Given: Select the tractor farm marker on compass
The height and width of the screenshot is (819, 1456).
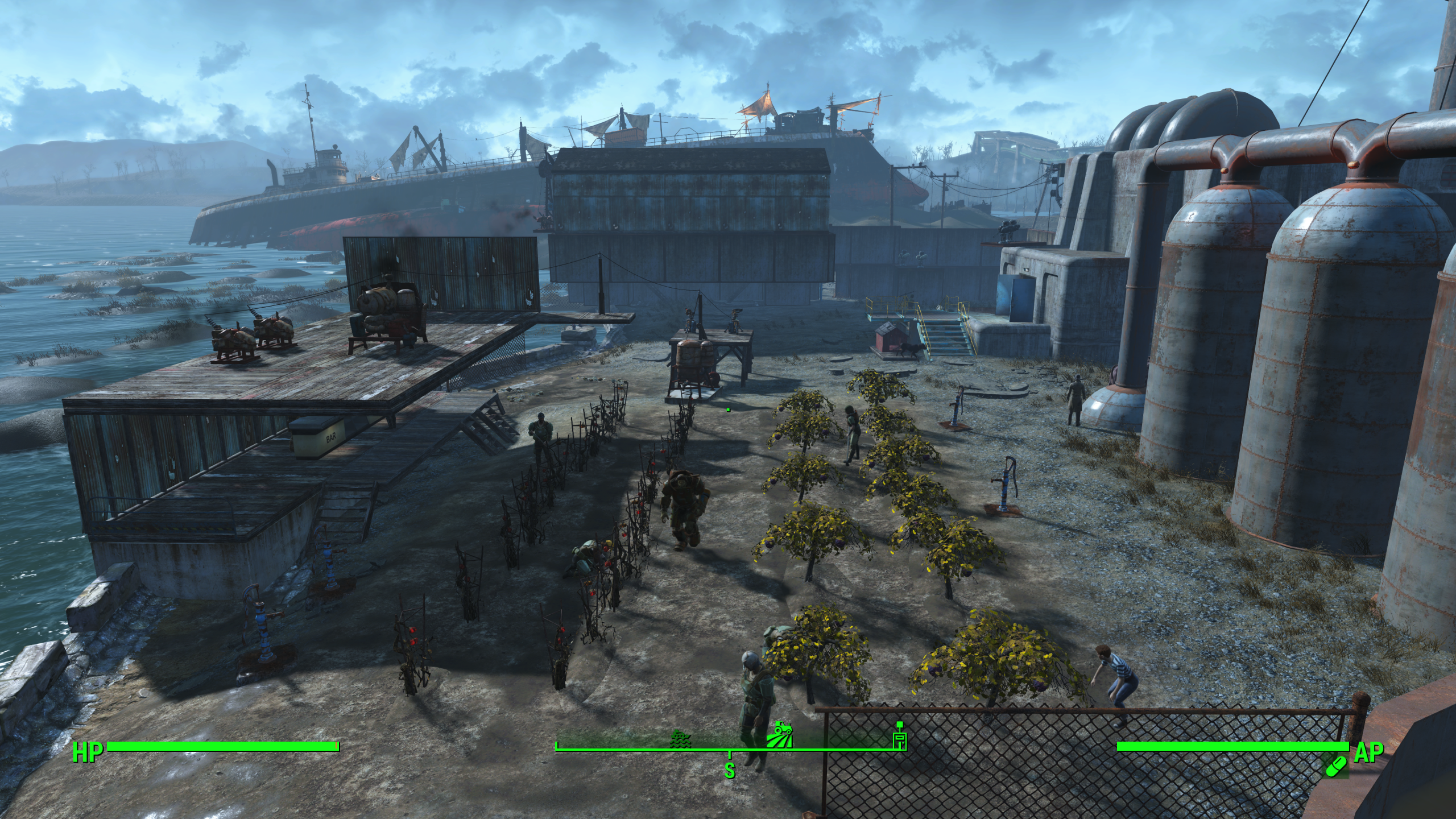Looking at the screenshot, I should coord(778,734).
